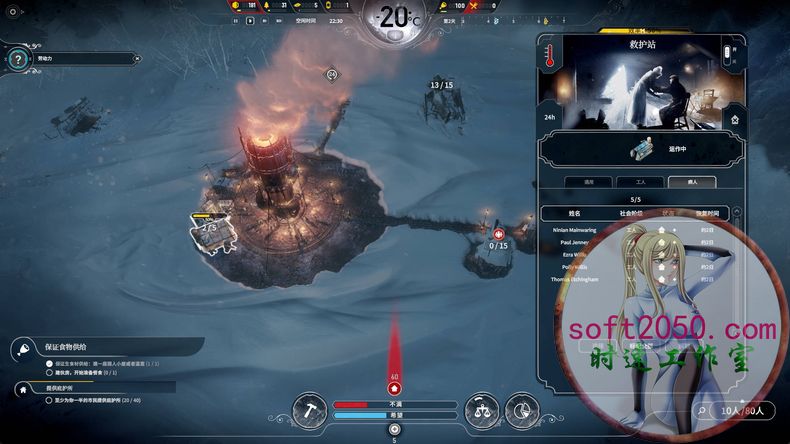Open the construction hammer menu
790x444 pixels.
(311, 407)
